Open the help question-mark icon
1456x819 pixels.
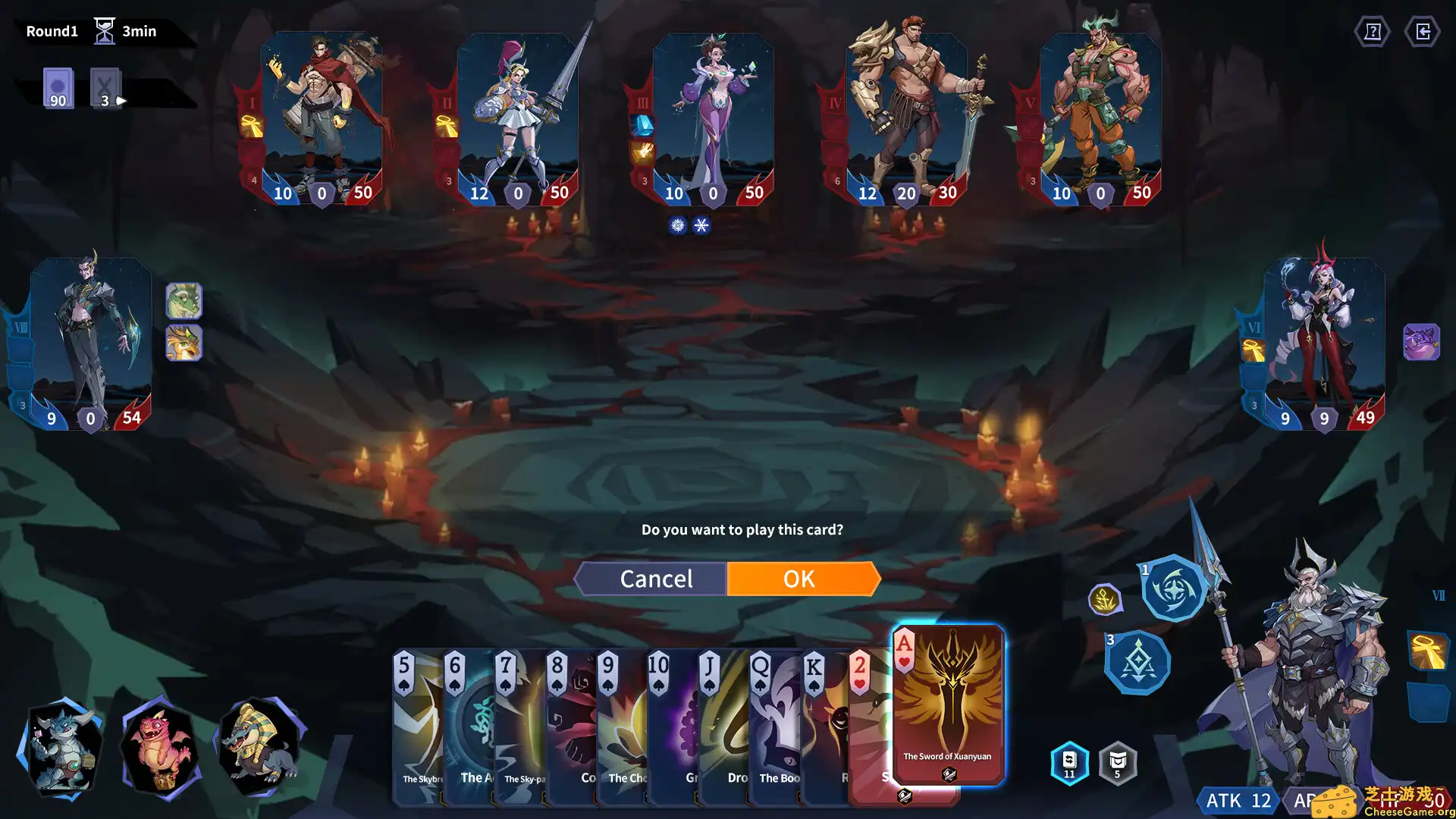point(1373,31)
